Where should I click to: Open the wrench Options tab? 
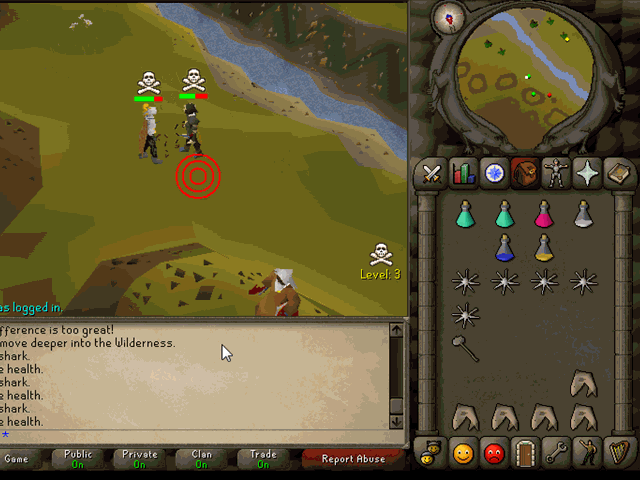pos(555,452)
